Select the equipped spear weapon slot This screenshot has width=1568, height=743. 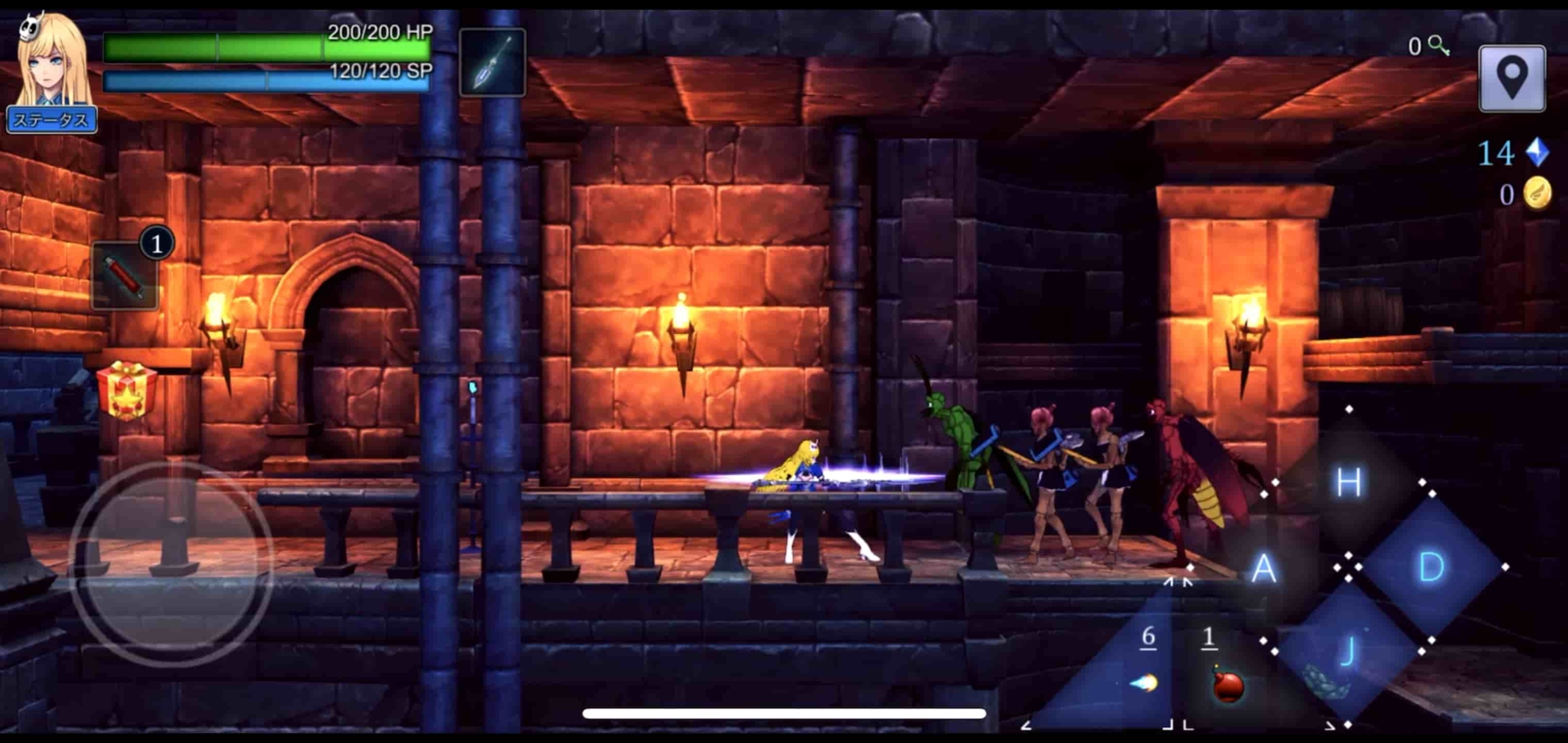pyautogui.click(x=492, y=63)
